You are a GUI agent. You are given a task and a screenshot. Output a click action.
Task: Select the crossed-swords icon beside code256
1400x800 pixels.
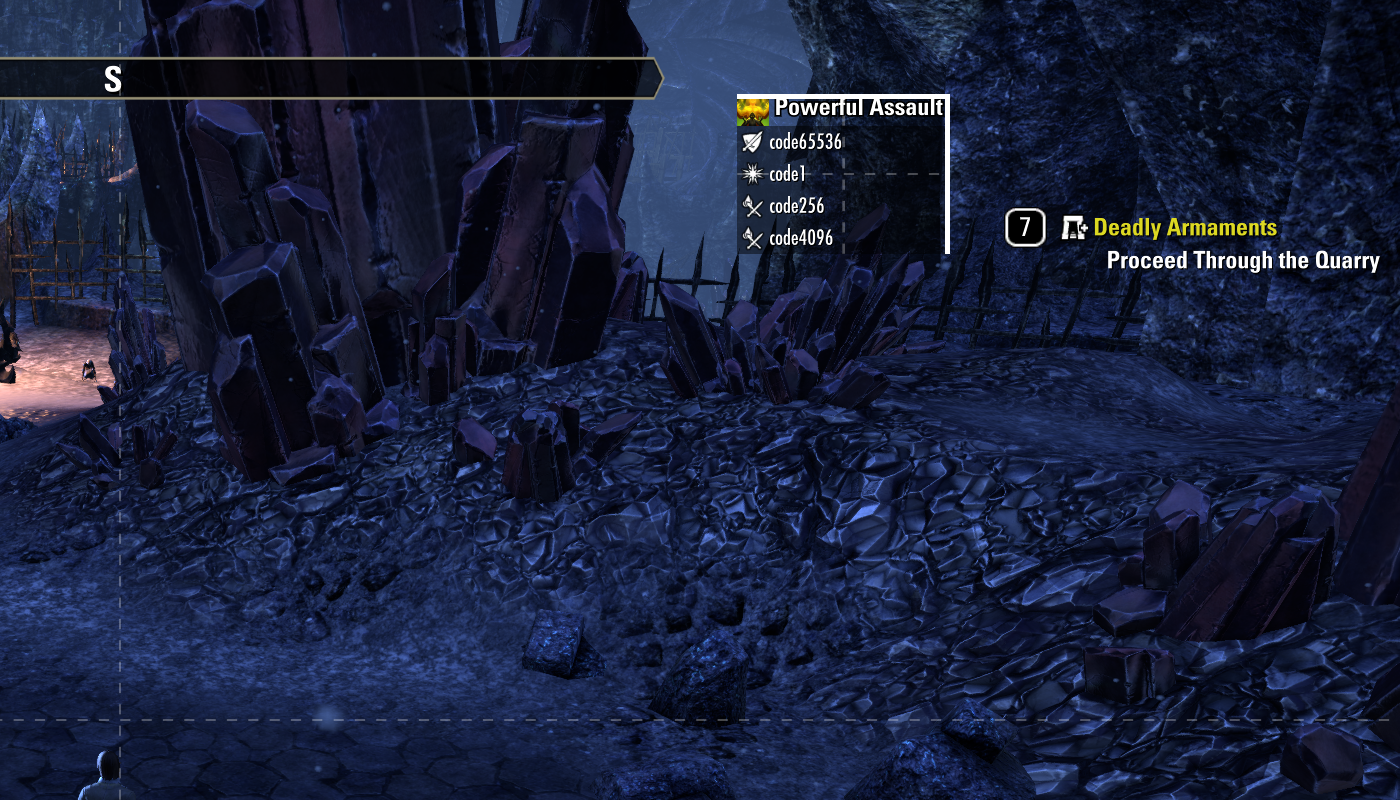pyautogui.click(x=751, y=208)
